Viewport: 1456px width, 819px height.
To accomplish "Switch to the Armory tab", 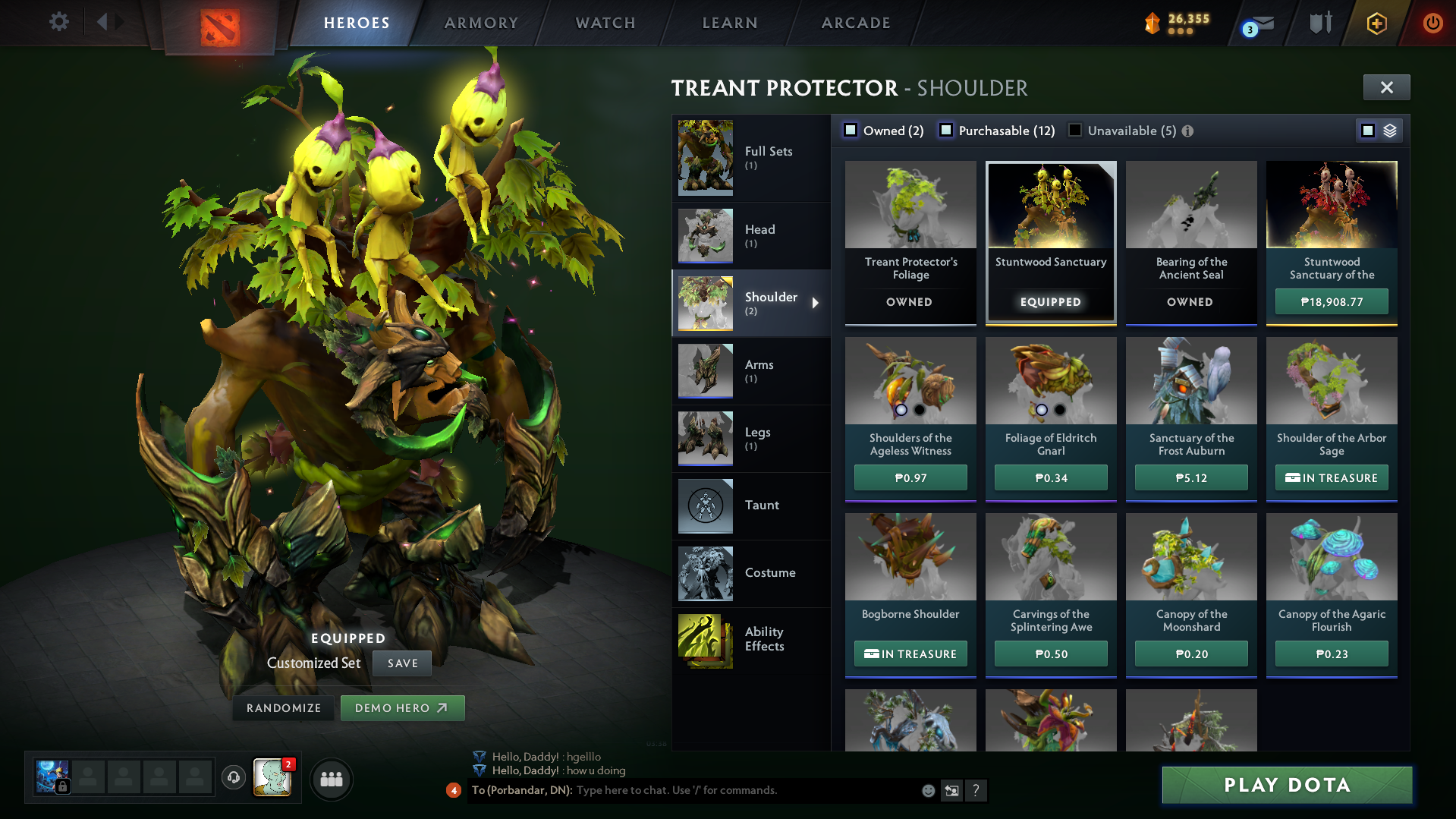I will pos(481,22).
